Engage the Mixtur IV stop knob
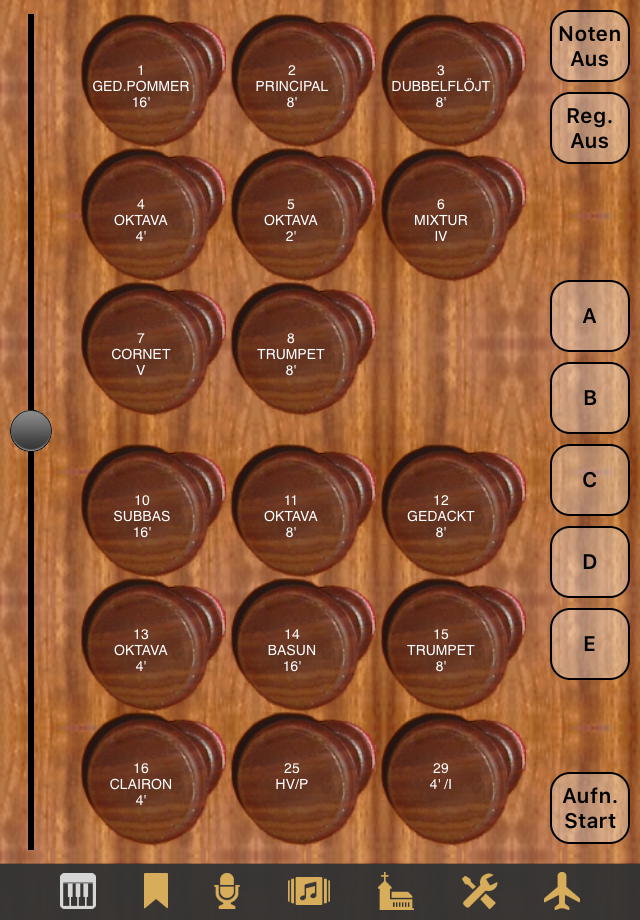Image resolution: width=640 pixels, height=920 pixels. click(441, 220)
